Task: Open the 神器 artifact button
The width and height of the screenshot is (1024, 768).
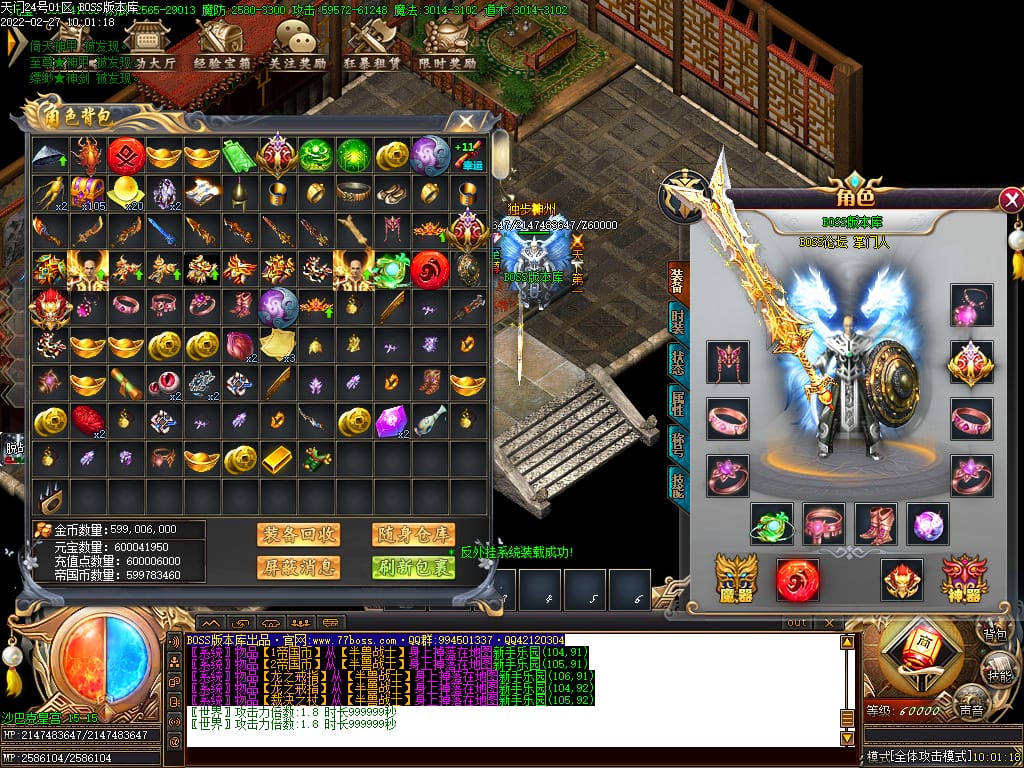Action: pyautogui.click(x=964, y=579)
